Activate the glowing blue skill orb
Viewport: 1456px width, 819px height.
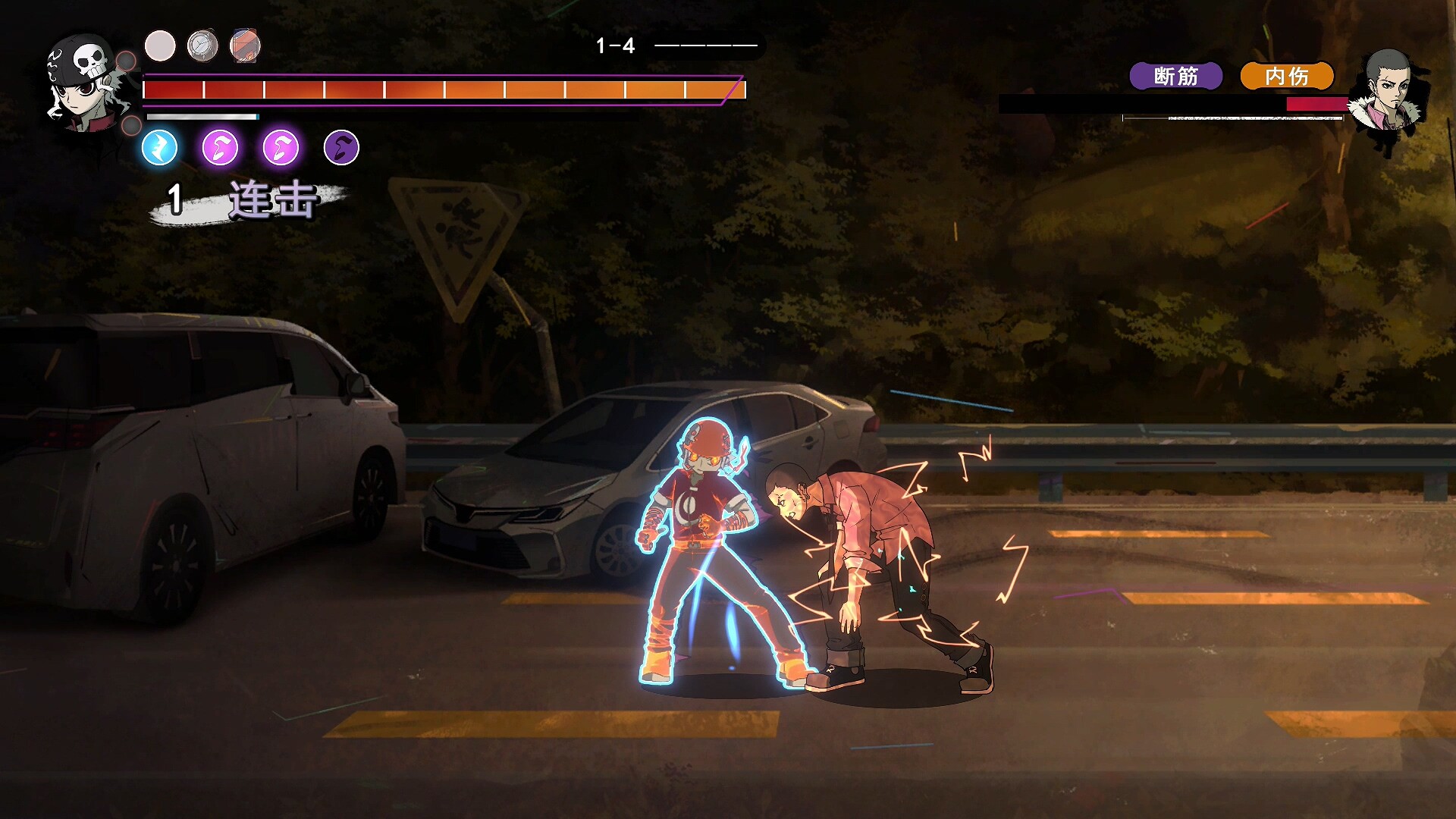tap(160, 147)
